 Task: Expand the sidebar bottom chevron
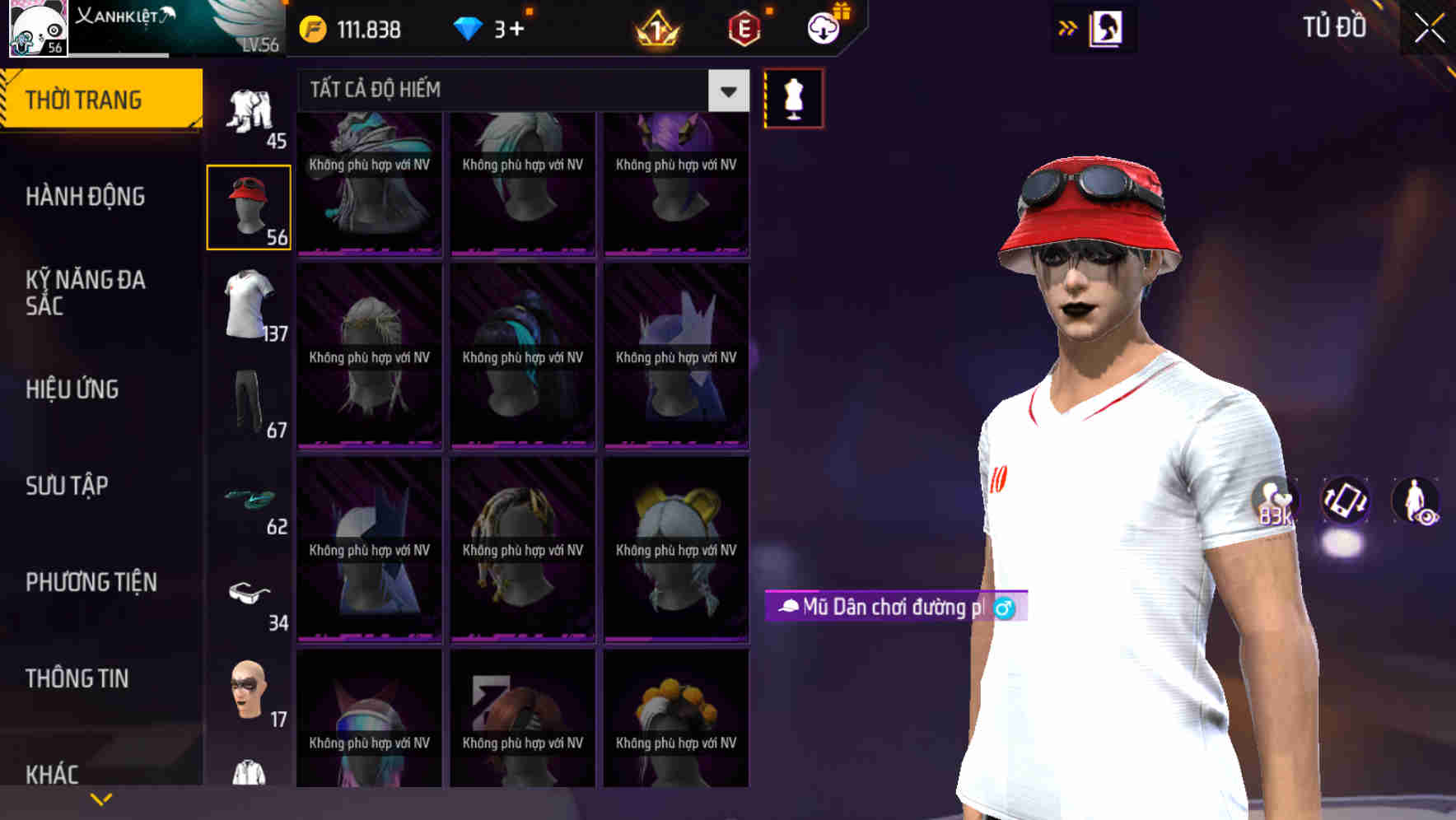pyautogui.click(x=101, y=797)
